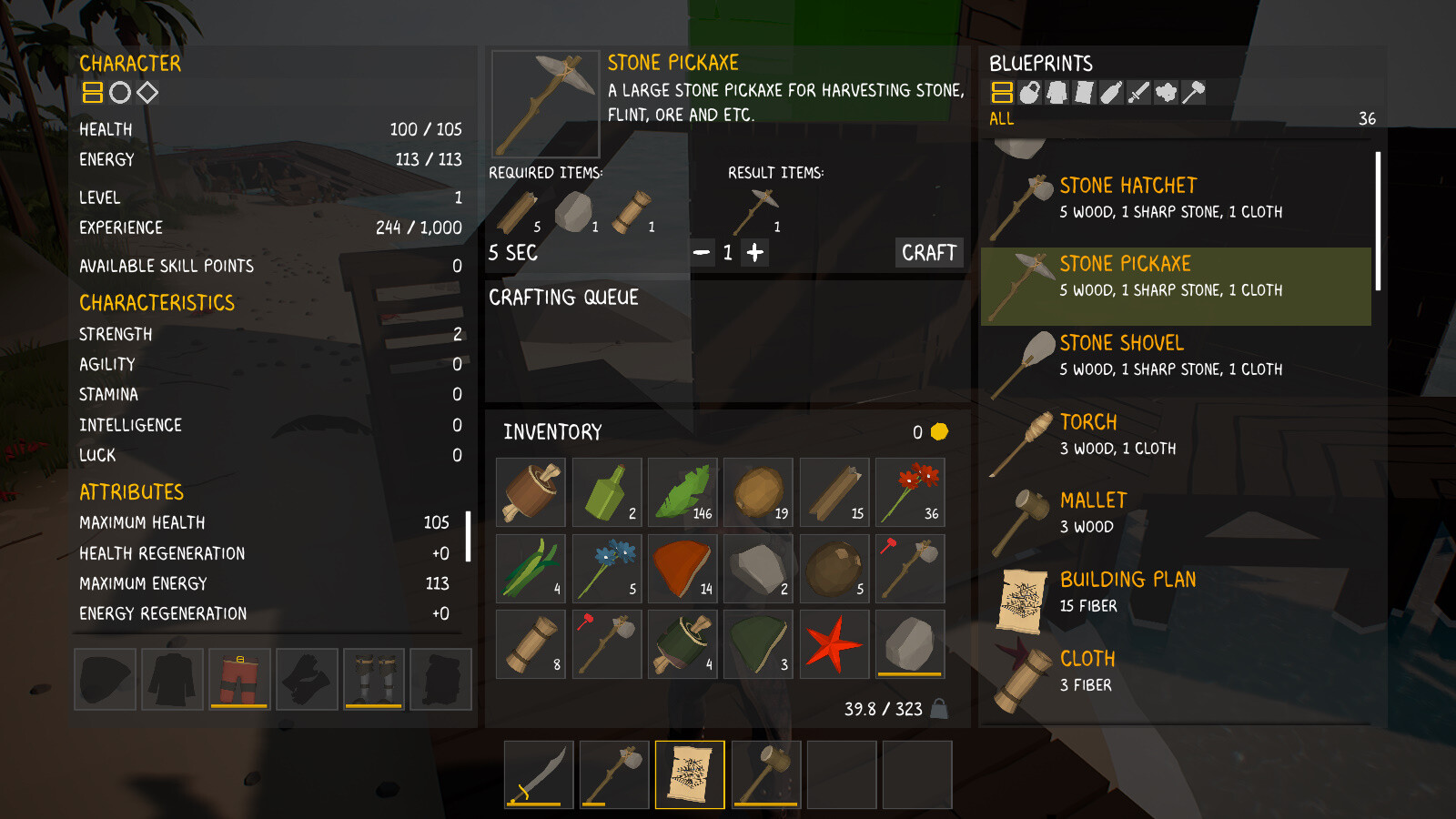Image resolution: width=1456 pixels, height=819 pixels.
Task: Select the boots equipment slot
Action: tap(373, 679)
